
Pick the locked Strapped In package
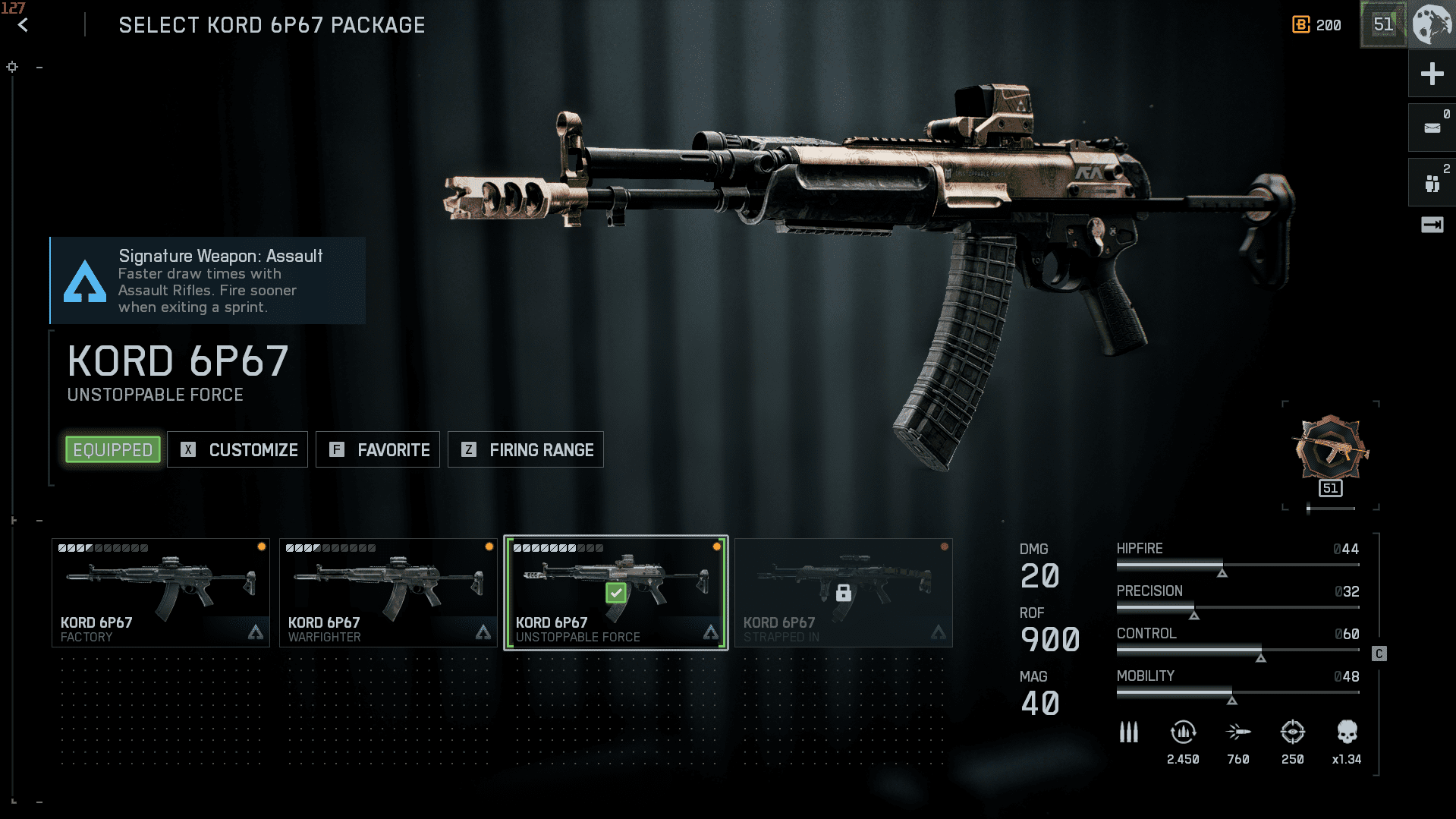[x=844, y=593]
